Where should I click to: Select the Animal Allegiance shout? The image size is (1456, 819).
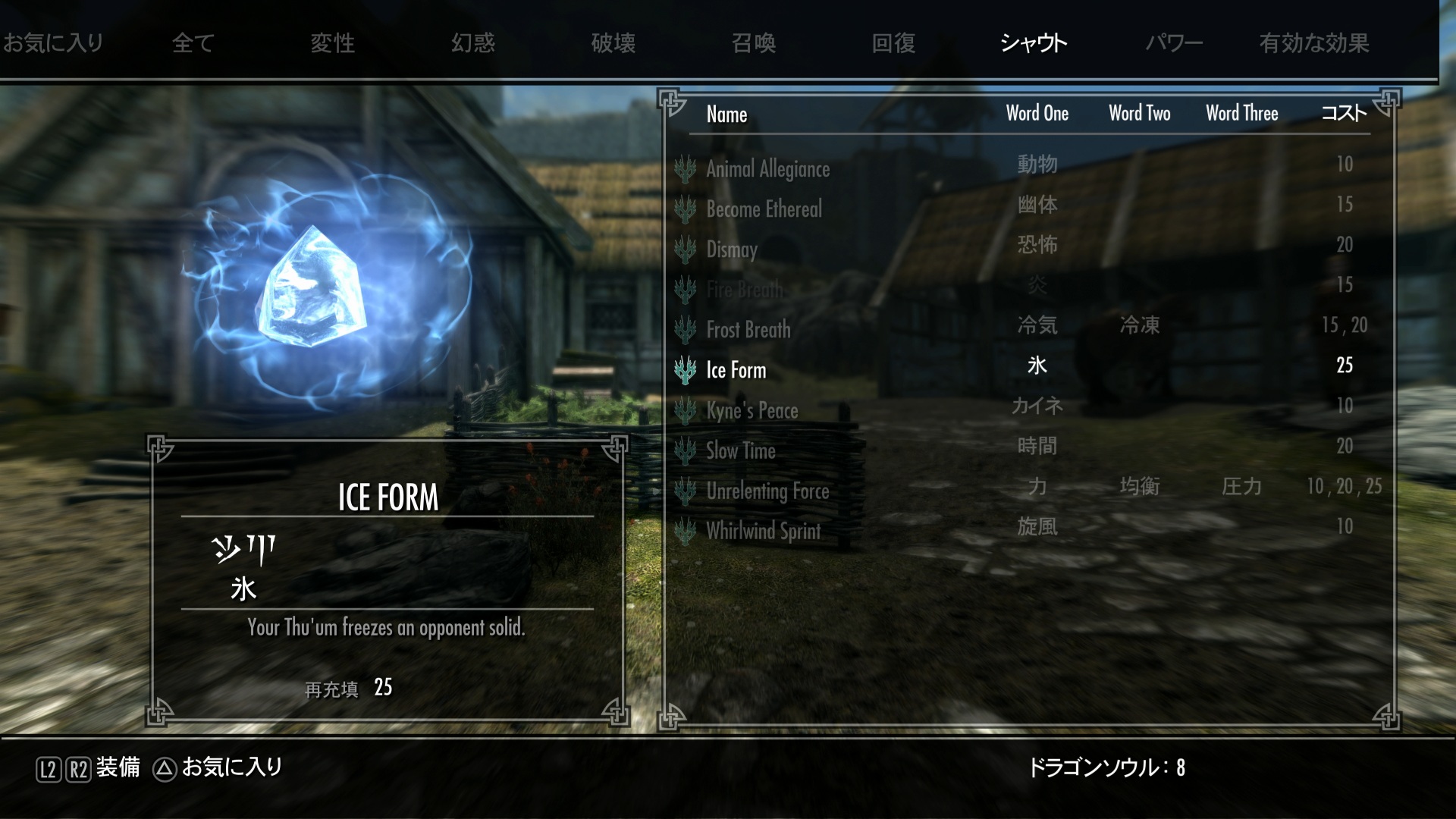tap(767, 168)
